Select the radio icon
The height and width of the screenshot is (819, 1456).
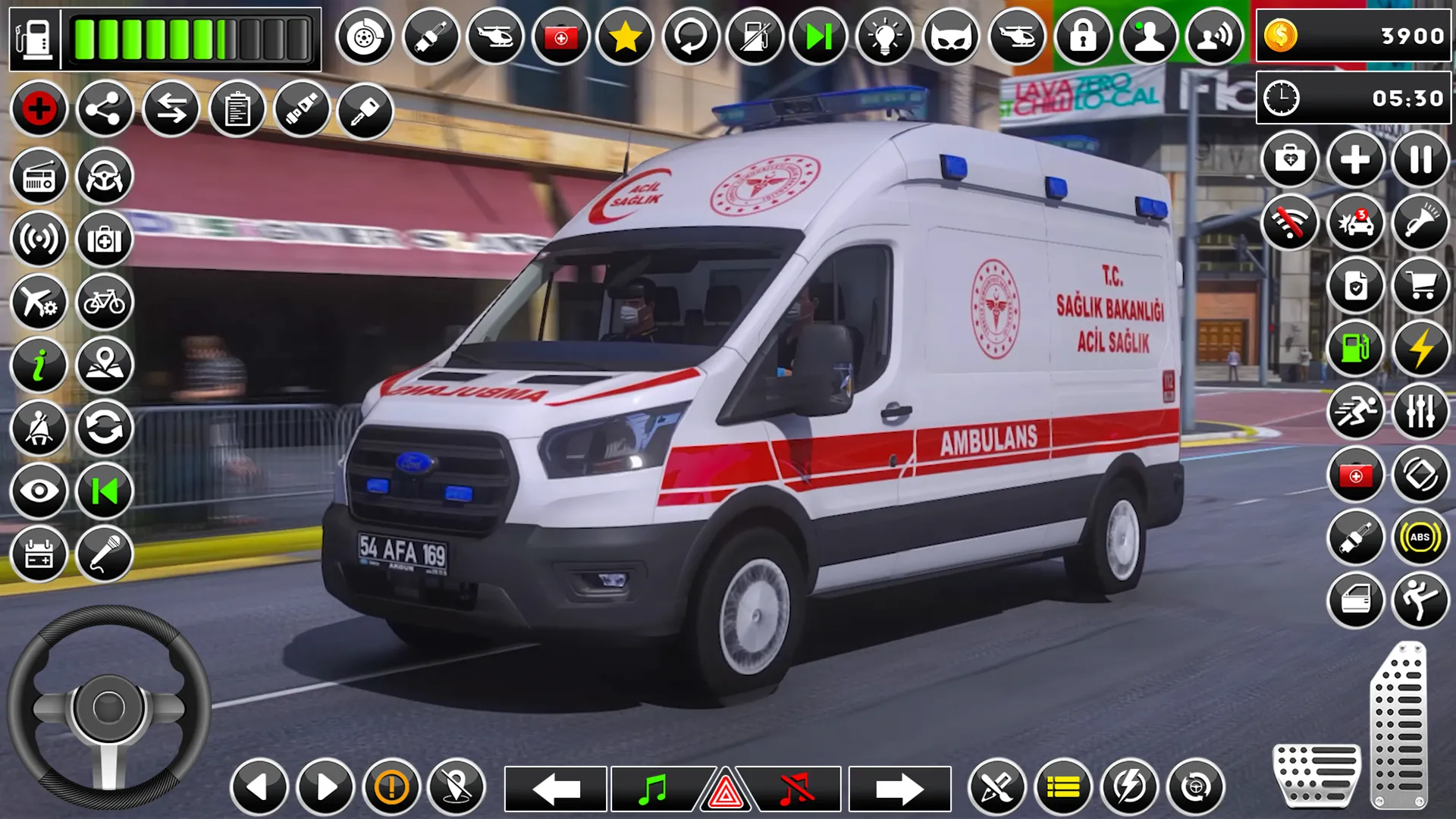pyautogui.click(x=39, y=176)
